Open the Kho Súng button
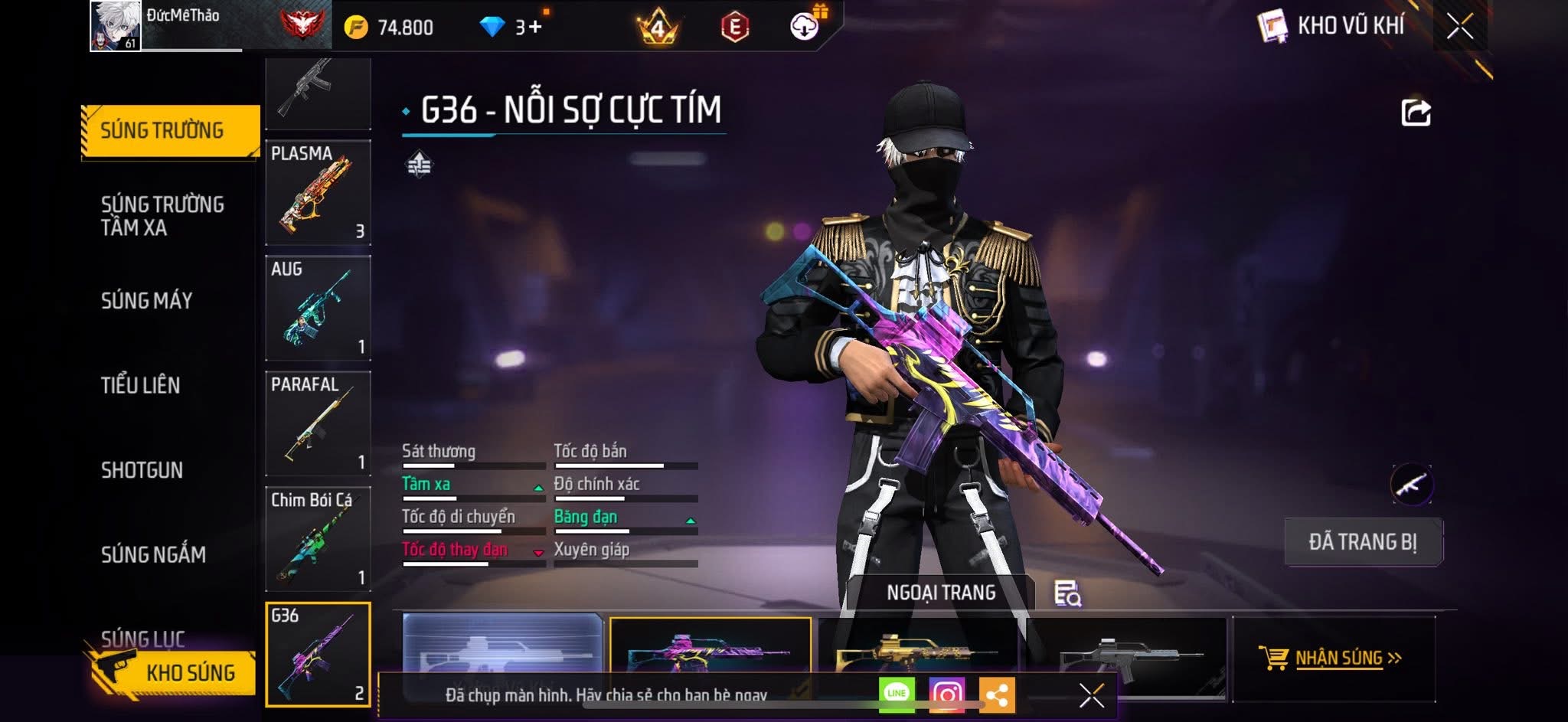Screen dimensions: 1568x722 [x=172, y=672]
